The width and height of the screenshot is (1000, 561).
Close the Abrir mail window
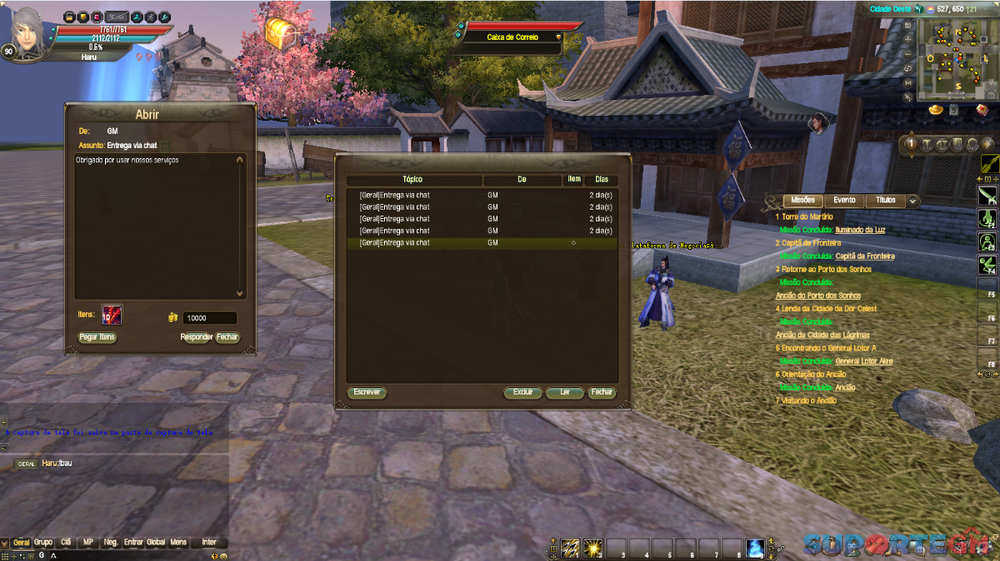[228, 337]
